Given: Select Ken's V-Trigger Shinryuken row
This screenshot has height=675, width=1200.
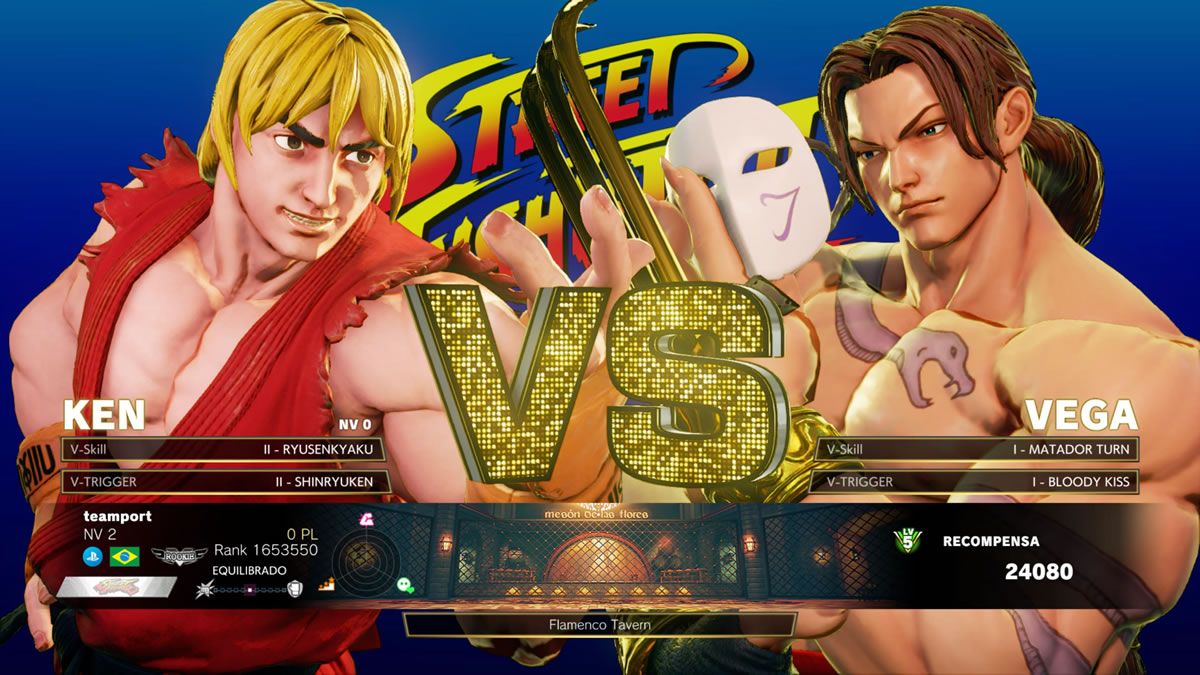Looking at the screenshot, I should (x=222, y=481).
